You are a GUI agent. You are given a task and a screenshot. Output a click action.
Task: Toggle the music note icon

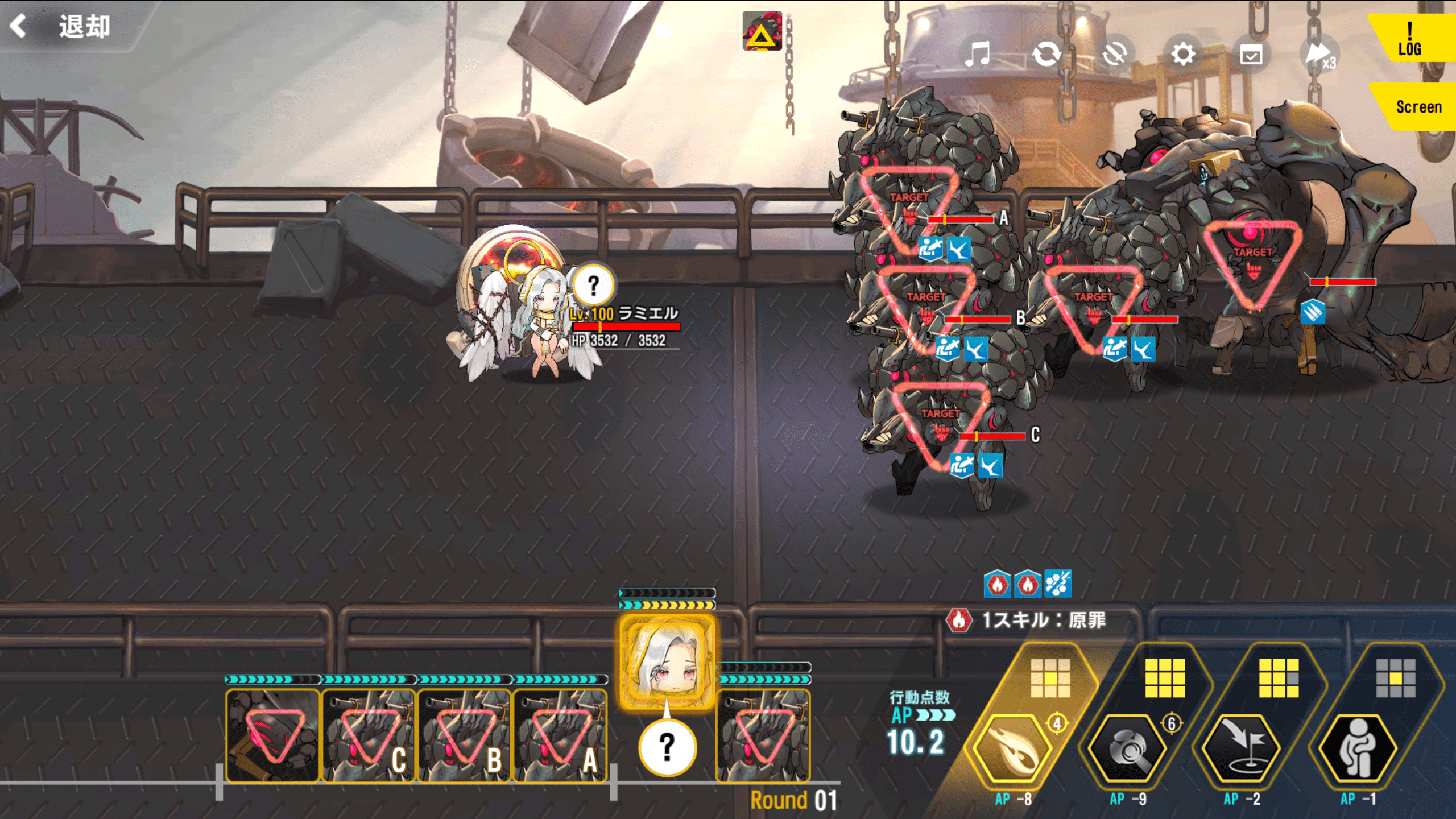click(978, 55)
